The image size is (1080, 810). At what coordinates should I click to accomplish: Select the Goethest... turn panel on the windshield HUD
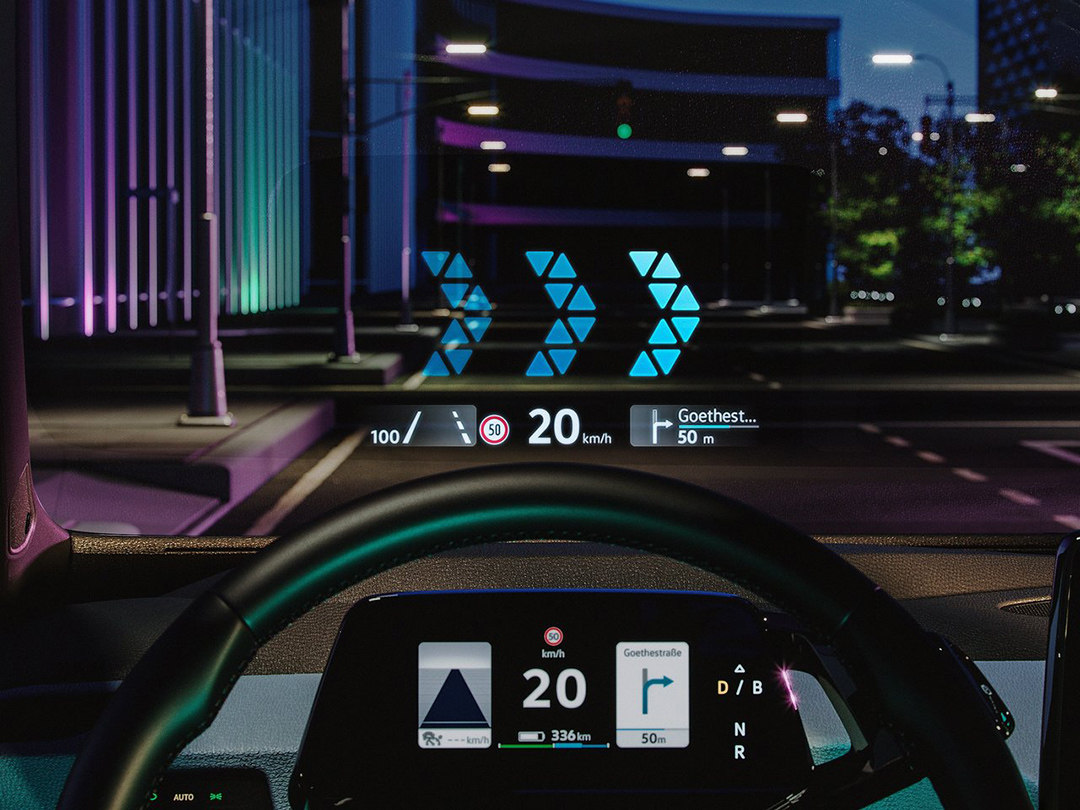pos(694,425)
